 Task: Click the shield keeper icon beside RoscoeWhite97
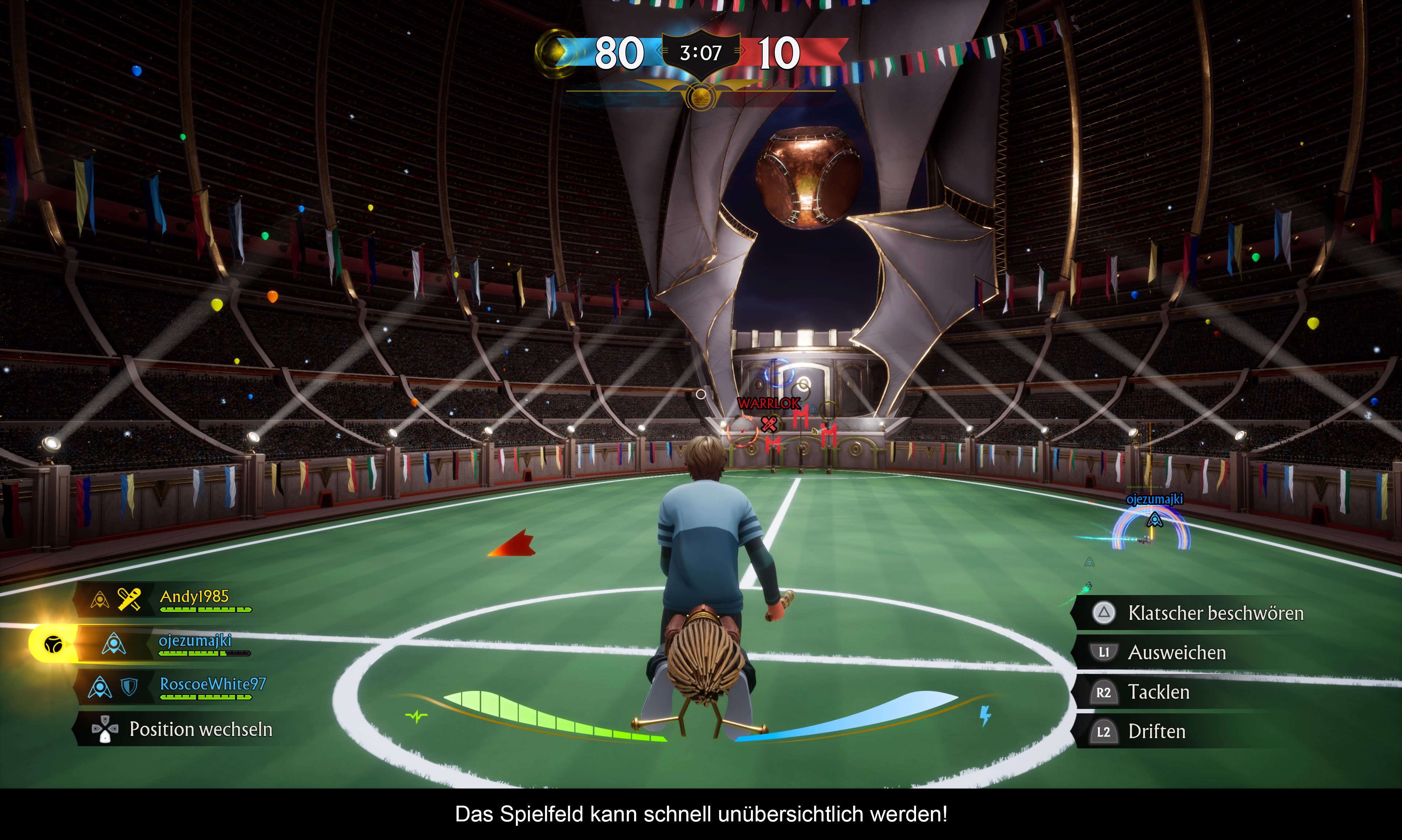click(130, 687)
